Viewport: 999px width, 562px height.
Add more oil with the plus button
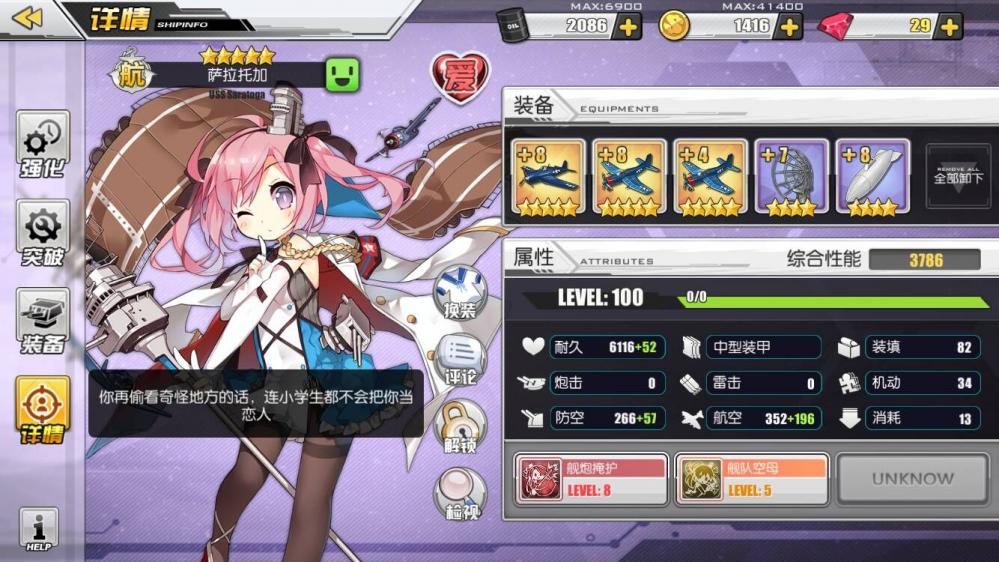(x=628, y=27)
